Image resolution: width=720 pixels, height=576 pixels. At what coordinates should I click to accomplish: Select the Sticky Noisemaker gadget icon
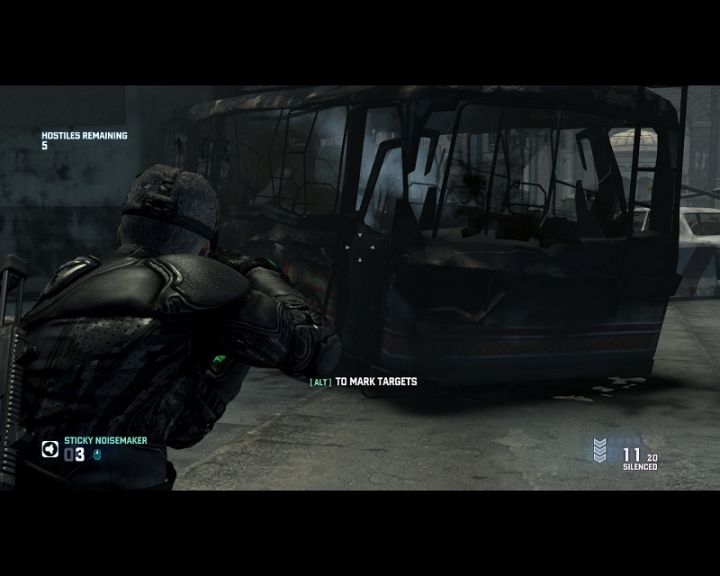[49, 449]
